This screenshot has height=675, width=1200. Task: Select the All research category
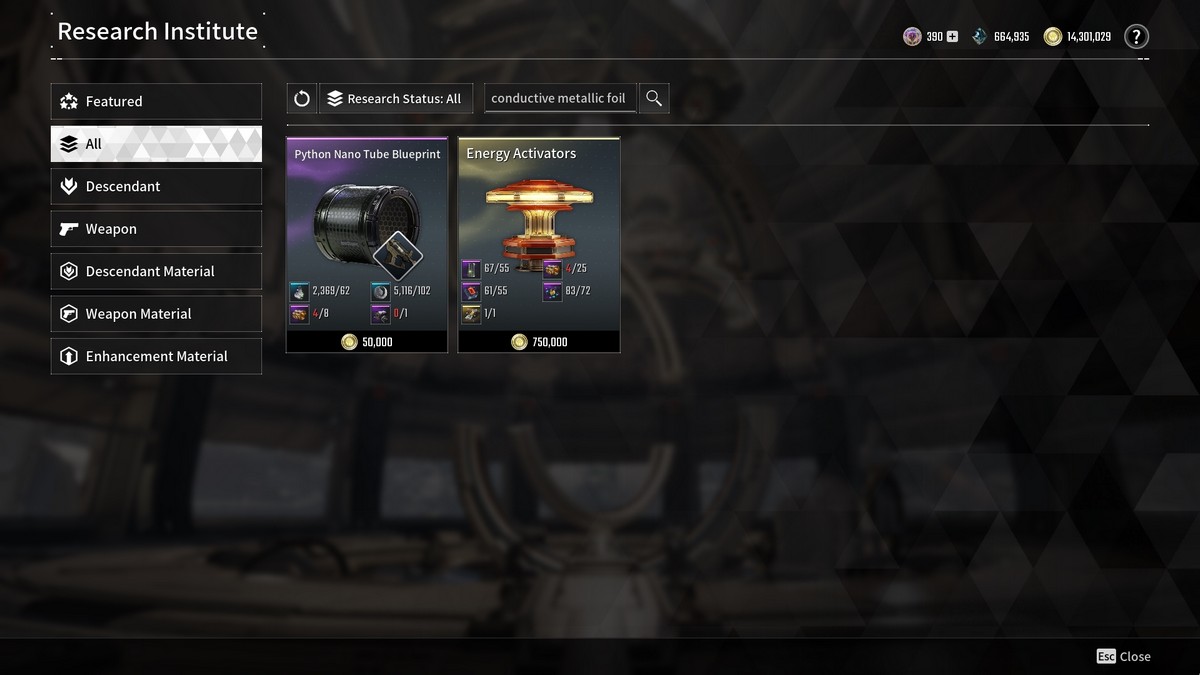click(x=156, y=144)
